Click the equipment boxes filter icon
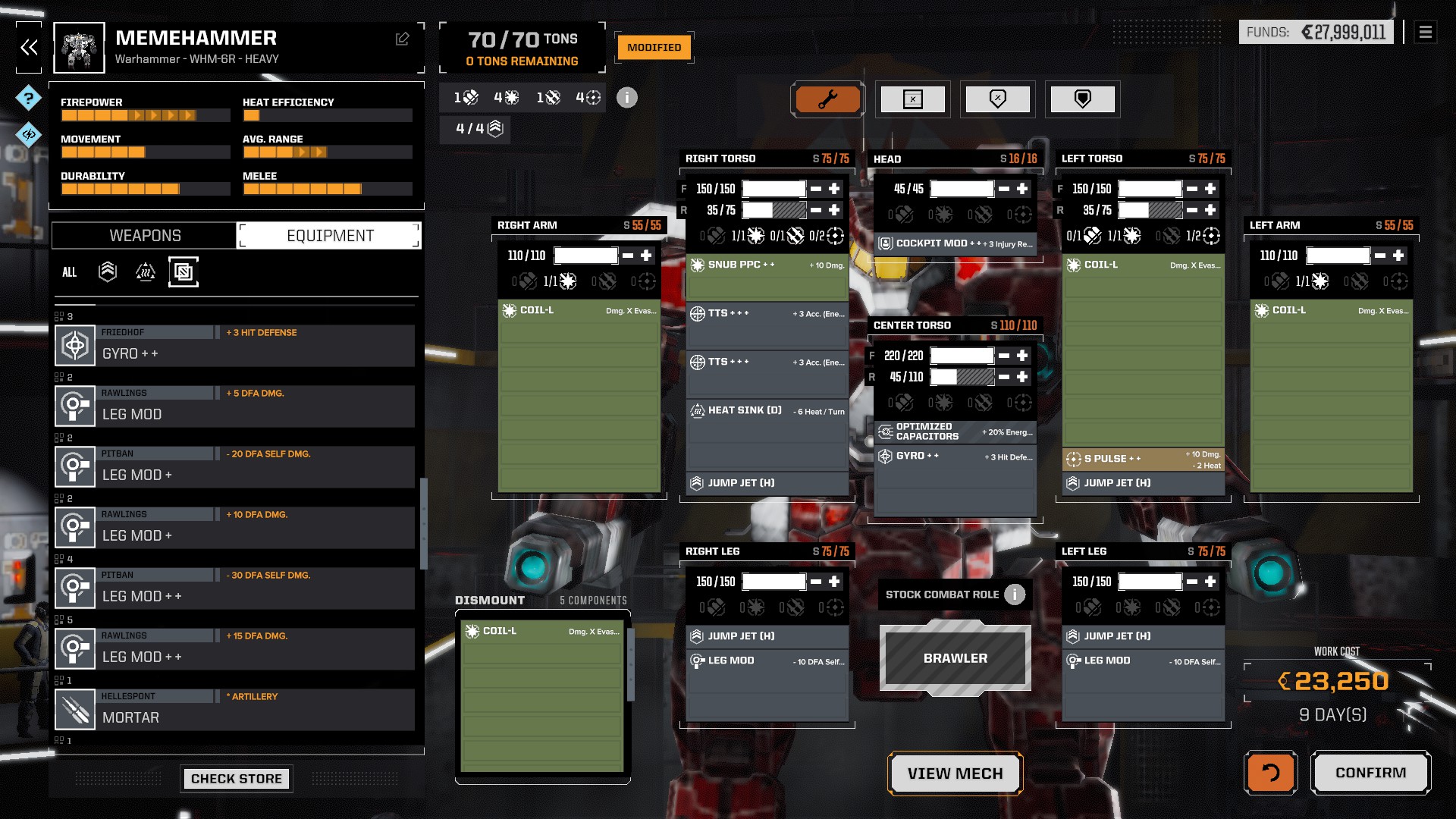The height and width of the screenshot is (819, 1456). coord(184,271)
